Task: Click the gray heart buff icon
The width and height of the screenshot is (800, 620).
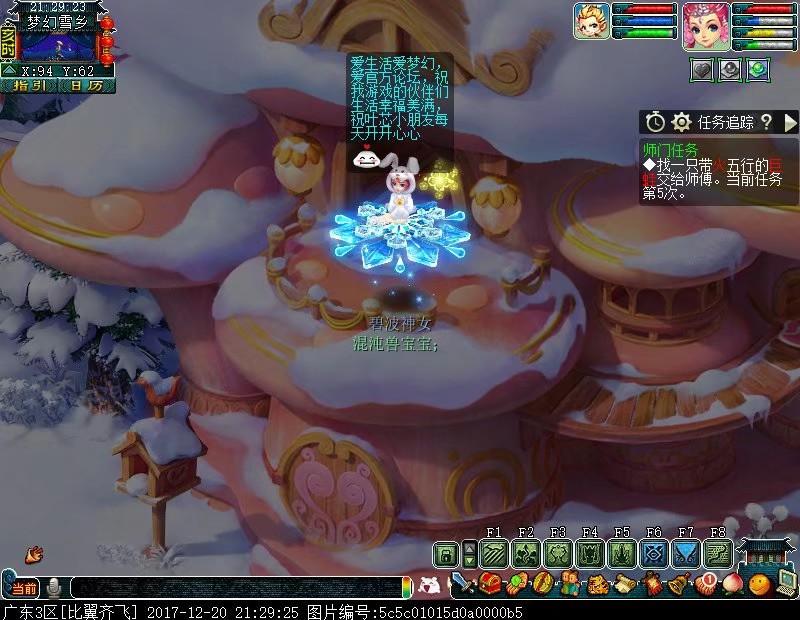Action: coord(702,69)
